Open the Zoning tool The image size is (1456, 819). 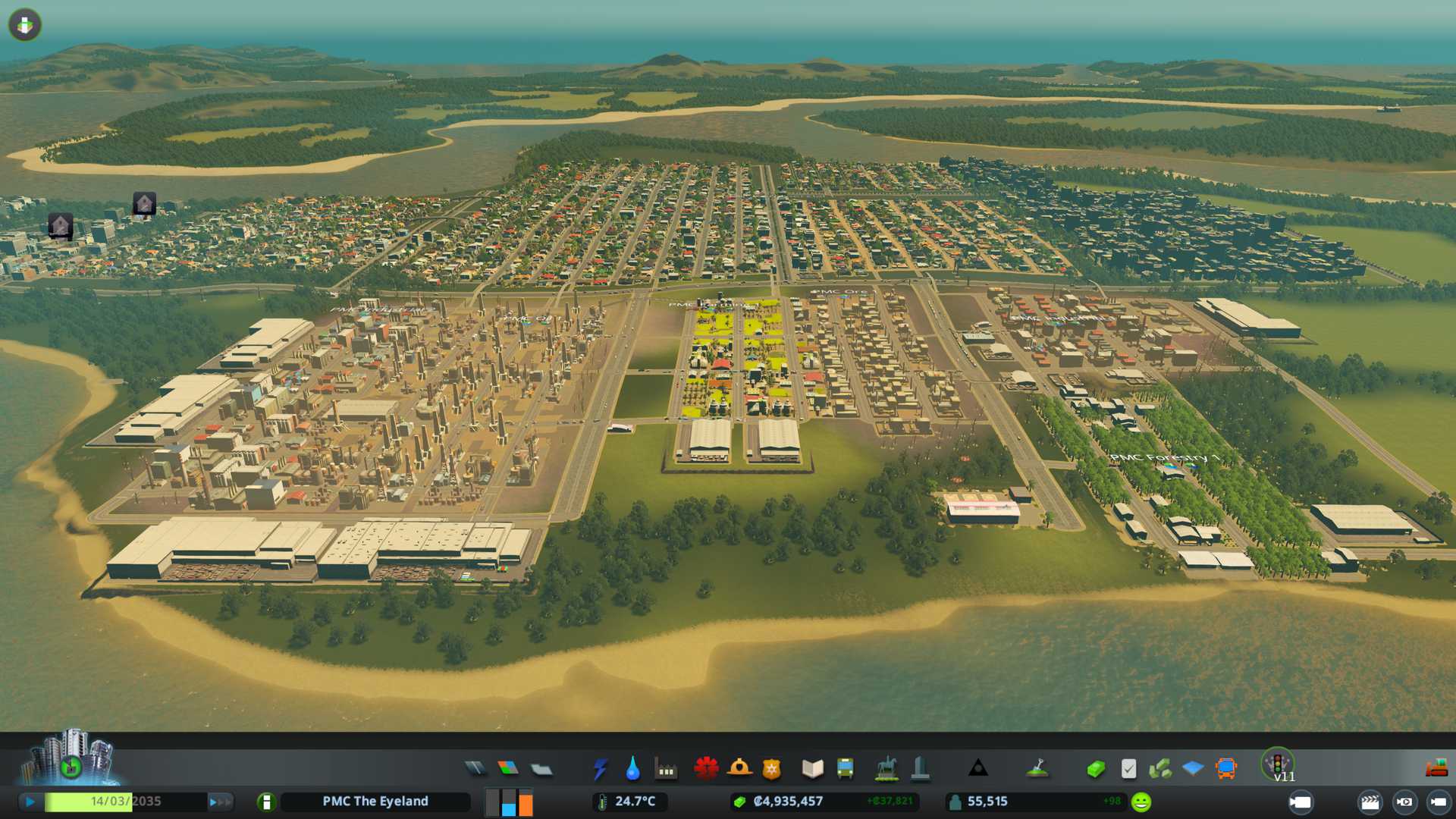tap(508, 769)
